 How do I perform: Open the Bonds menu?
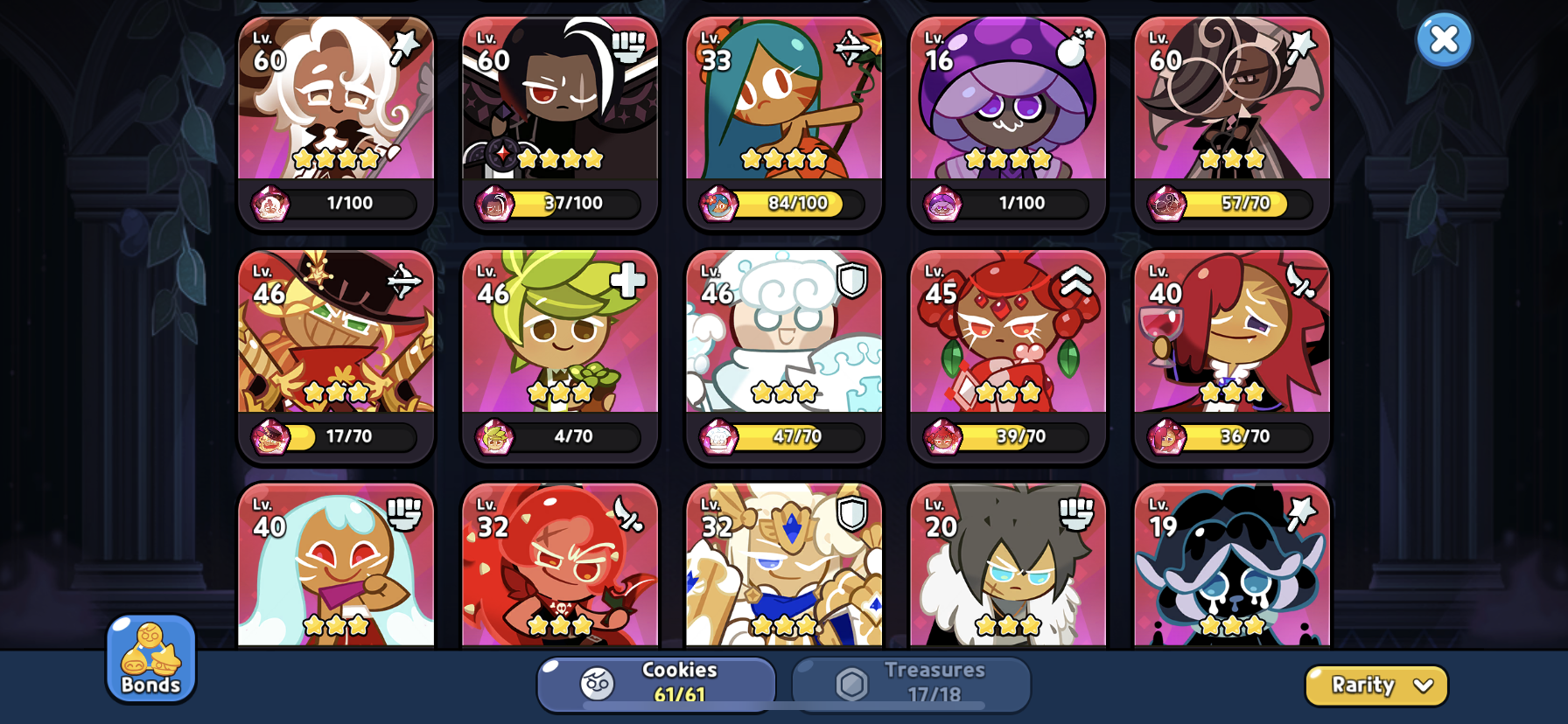[x=150, y=659]
